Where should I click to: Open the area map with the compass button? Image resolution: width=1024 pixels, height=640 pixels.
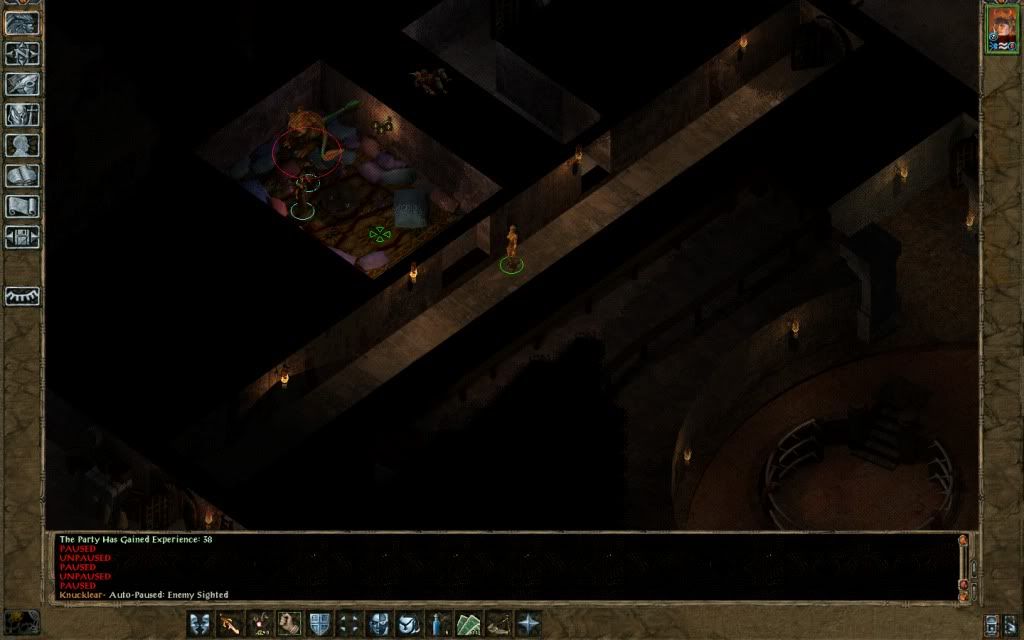pyautogui.click(x=22, y=53)
